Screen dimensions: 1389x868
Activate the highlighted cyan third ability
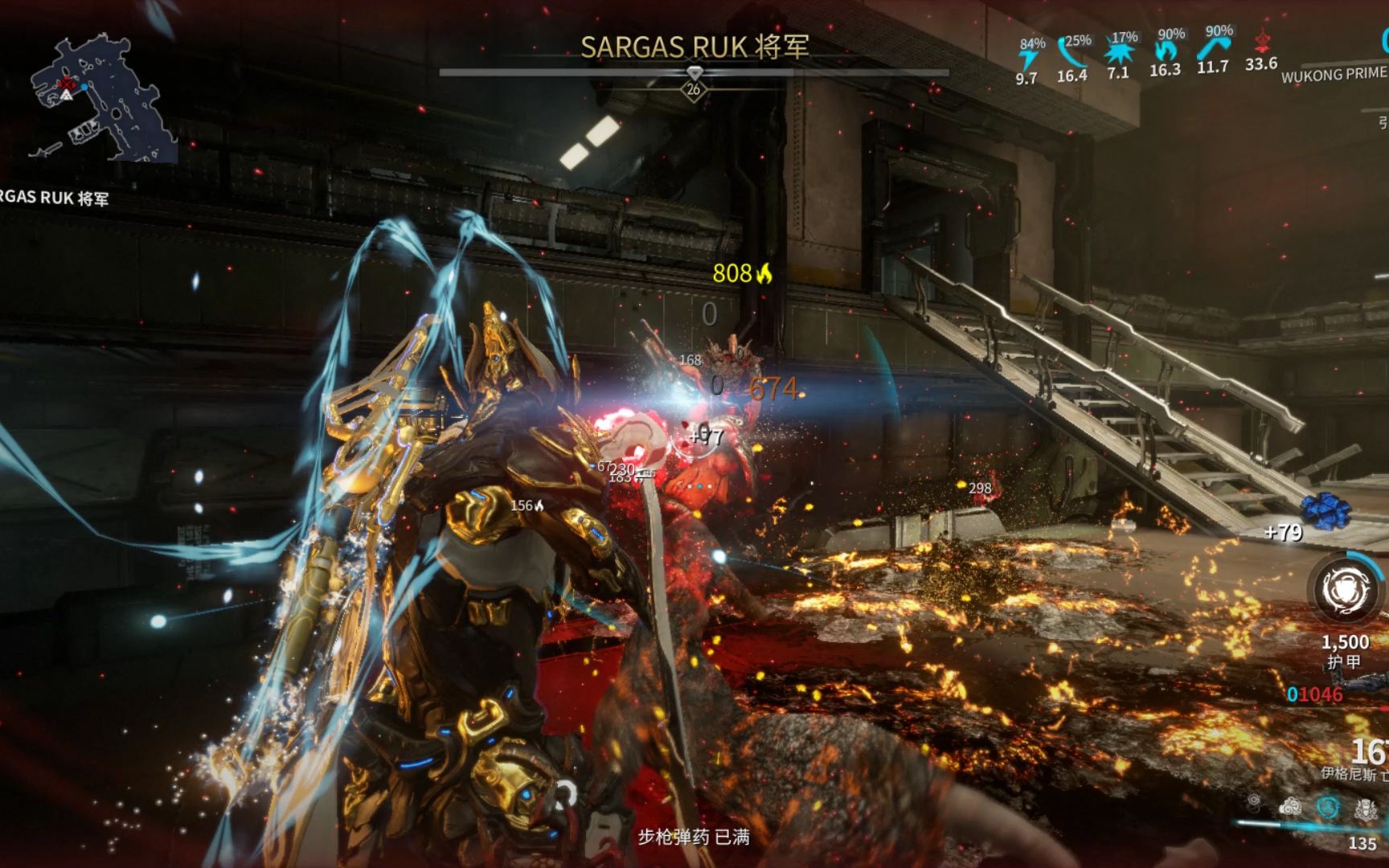(1328, 807)
